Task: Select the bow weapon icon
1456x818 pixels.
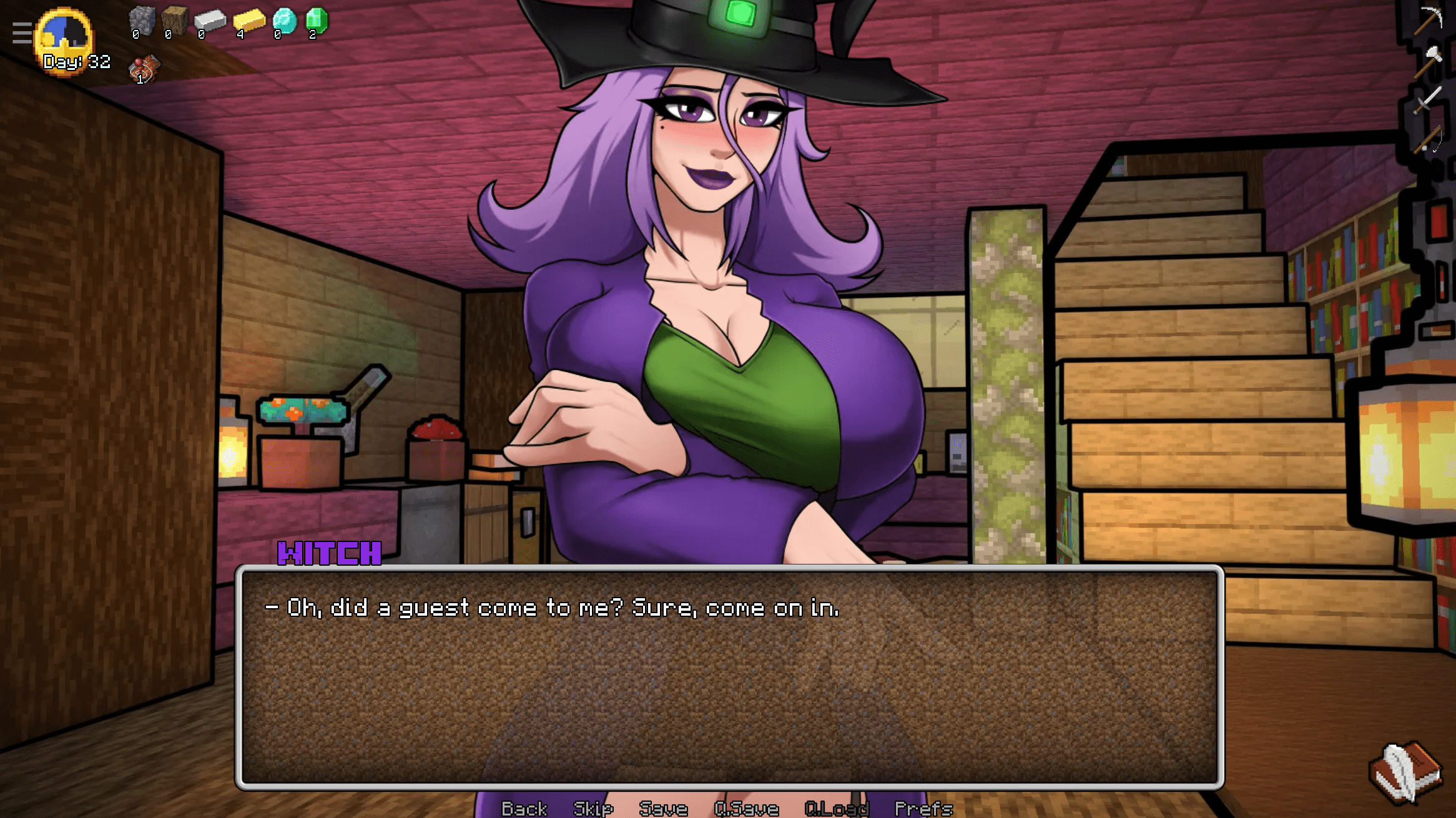Action: [1429, 139]
